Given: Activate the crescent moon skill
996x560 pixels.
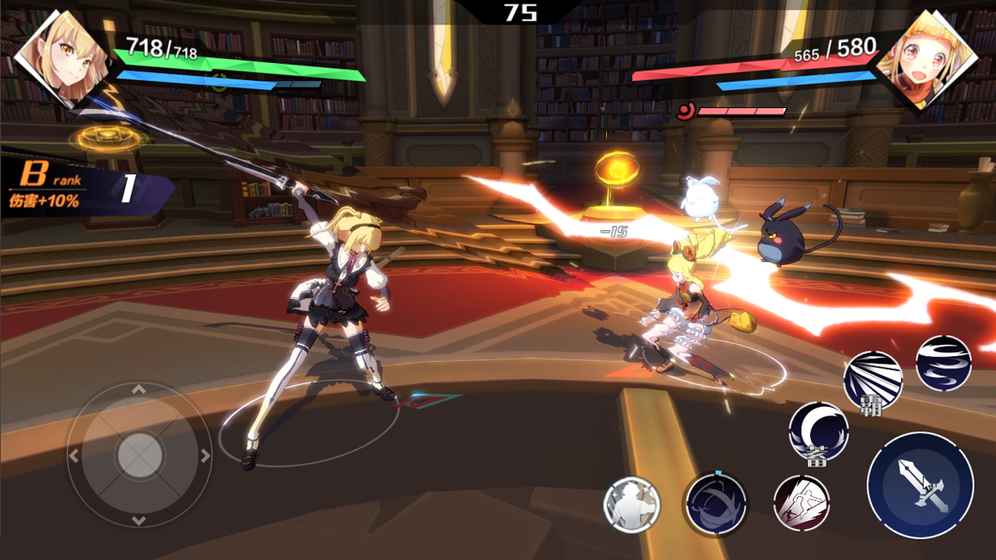Looking at the screenshot, I should (818, 431).
